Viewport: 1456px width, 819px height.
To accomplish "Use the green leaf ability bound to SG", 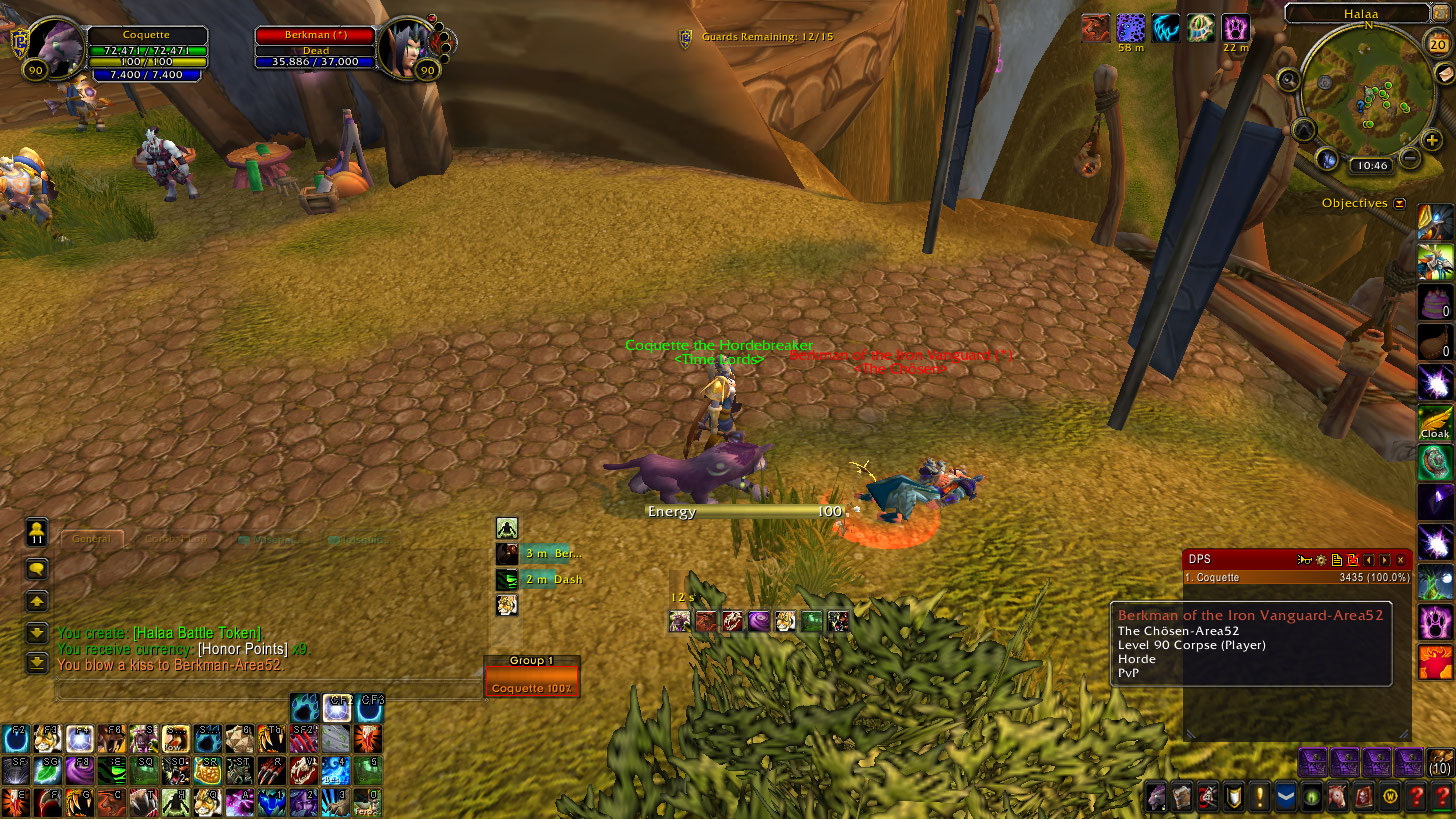I will (46, 770).
